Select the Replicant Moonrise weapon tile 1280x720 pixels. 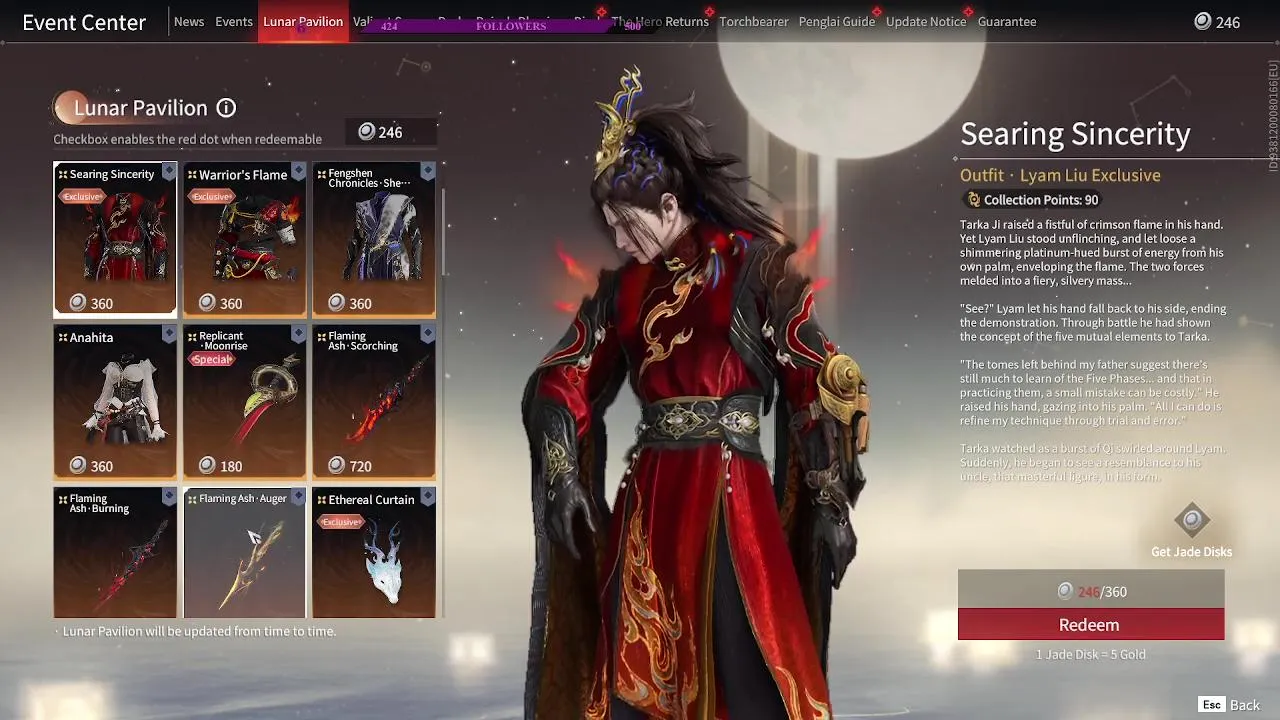pos(244,405)
